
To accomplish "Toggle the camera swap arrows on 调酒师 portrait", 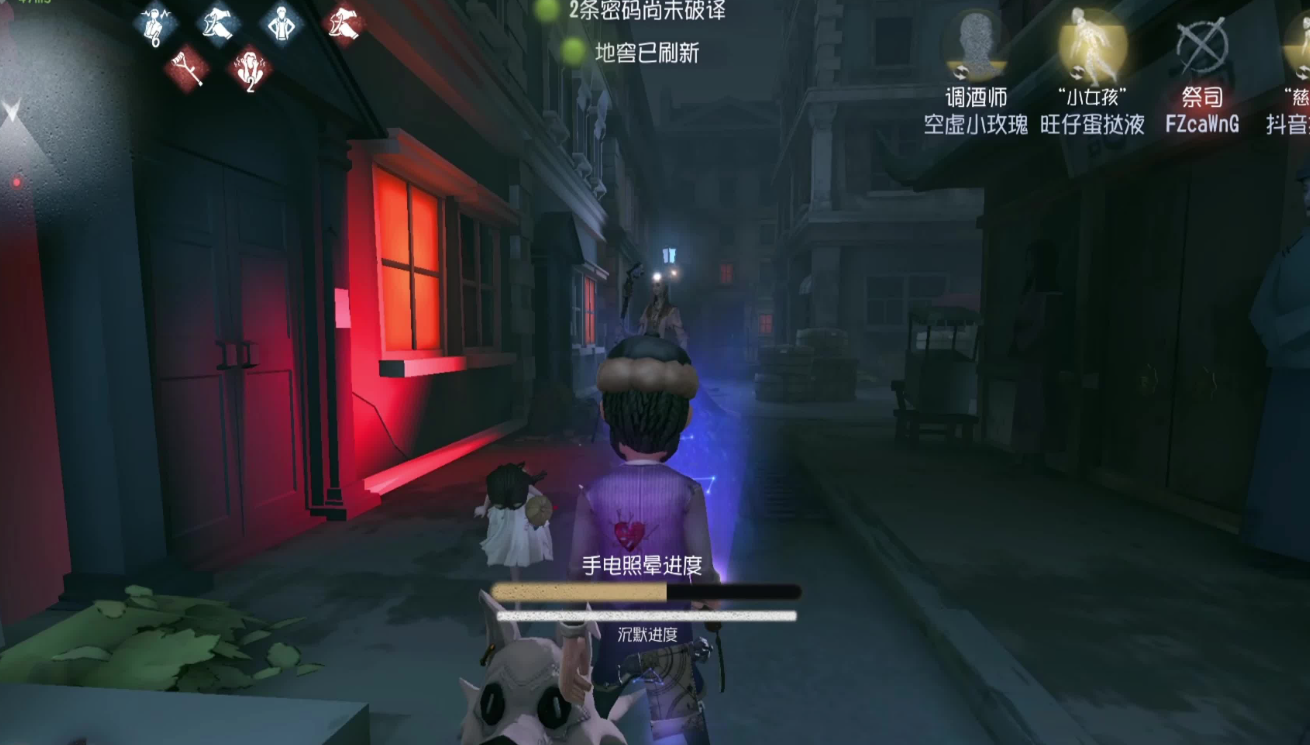I will [960, 71].
